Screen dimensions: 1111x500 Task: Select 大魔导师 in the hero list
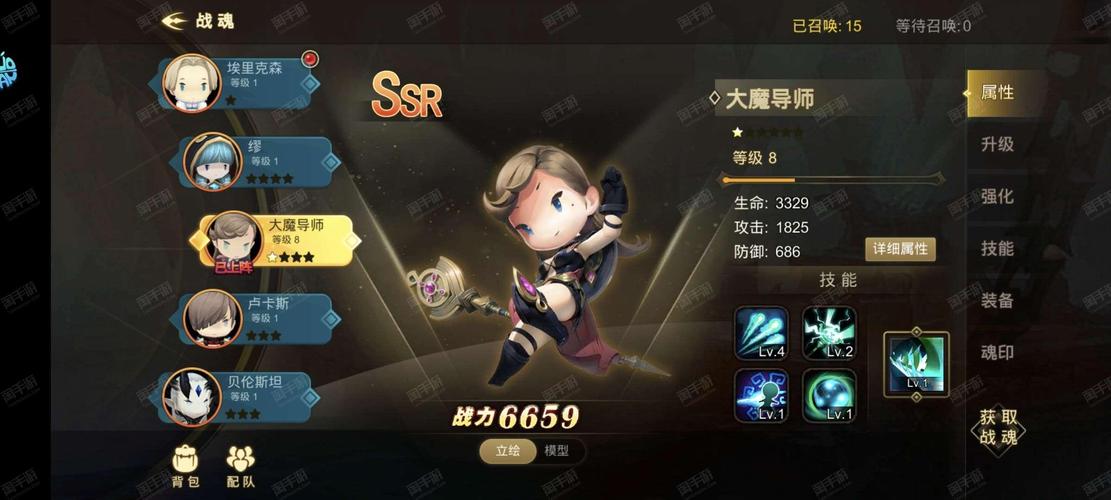278,240
